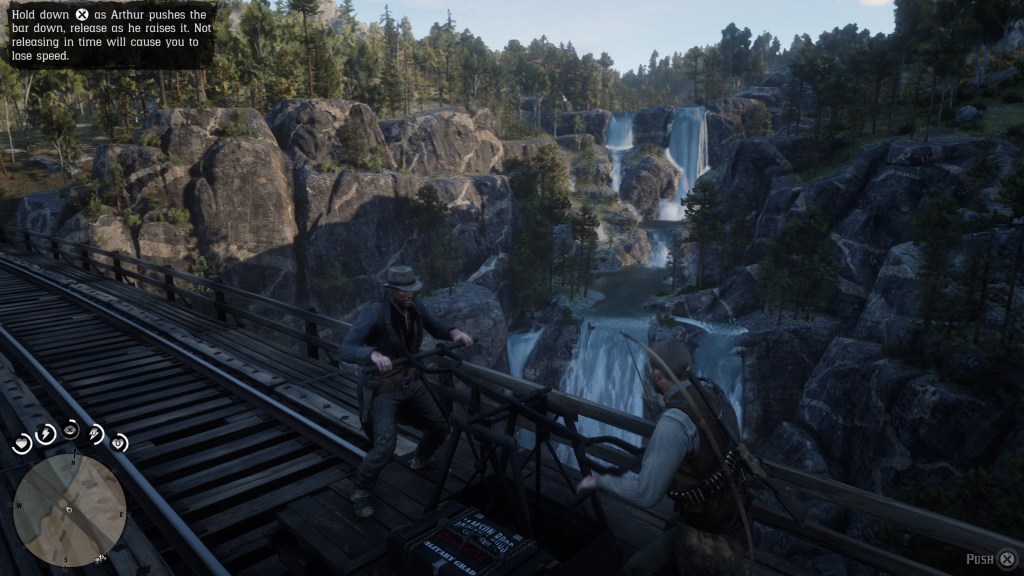This screenshot has height=576, width=1024.
Task: Select the horse health core icon
Action: [x=119, y=442]
